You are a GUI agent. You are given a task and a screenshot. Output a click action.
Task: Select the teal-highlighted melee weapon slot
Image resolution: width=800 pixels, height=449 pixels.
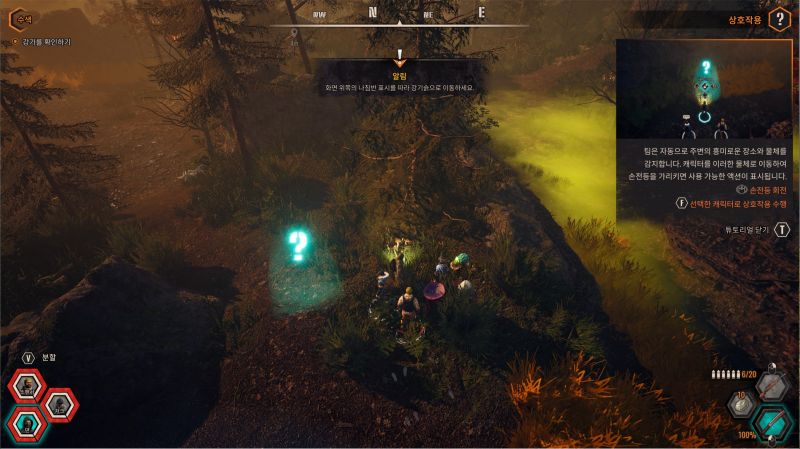(x=771, y=423)
